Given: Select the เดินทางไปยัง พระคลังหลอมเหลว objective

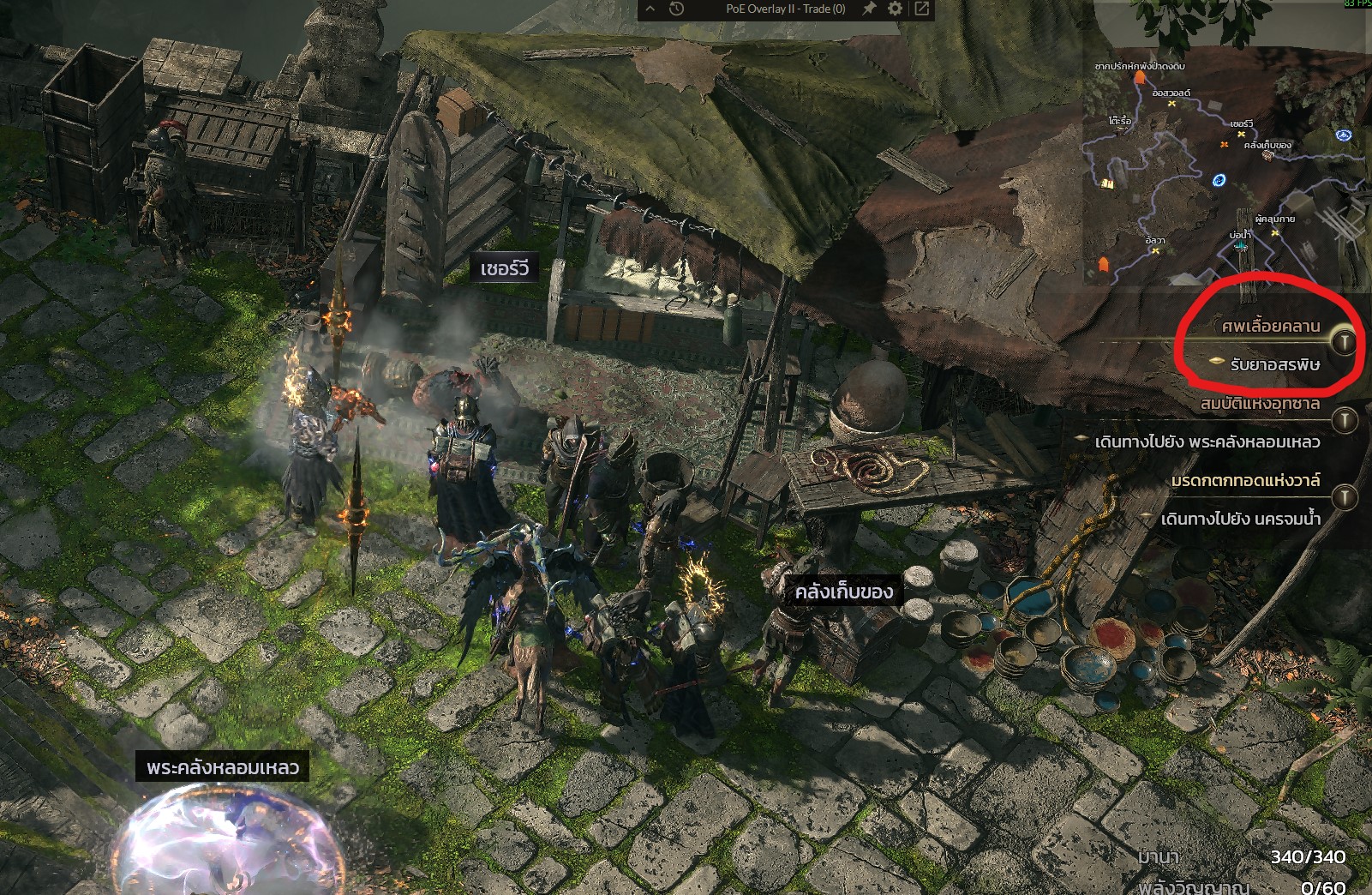Looking at the screenshot, I should tap(1207, 441).
